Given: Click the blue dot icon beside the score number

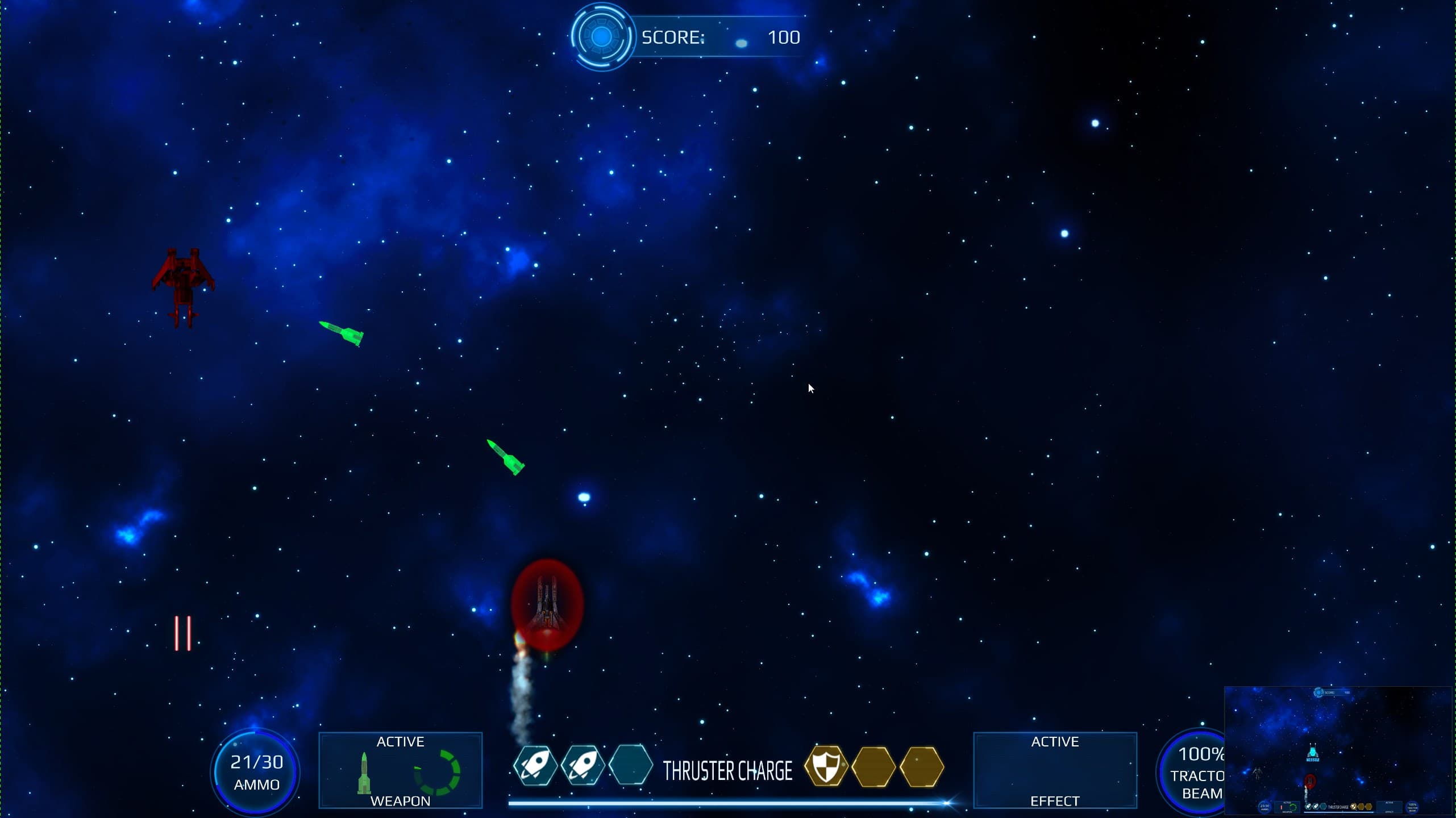Looking at the screenshot, I should click(742, 41).
